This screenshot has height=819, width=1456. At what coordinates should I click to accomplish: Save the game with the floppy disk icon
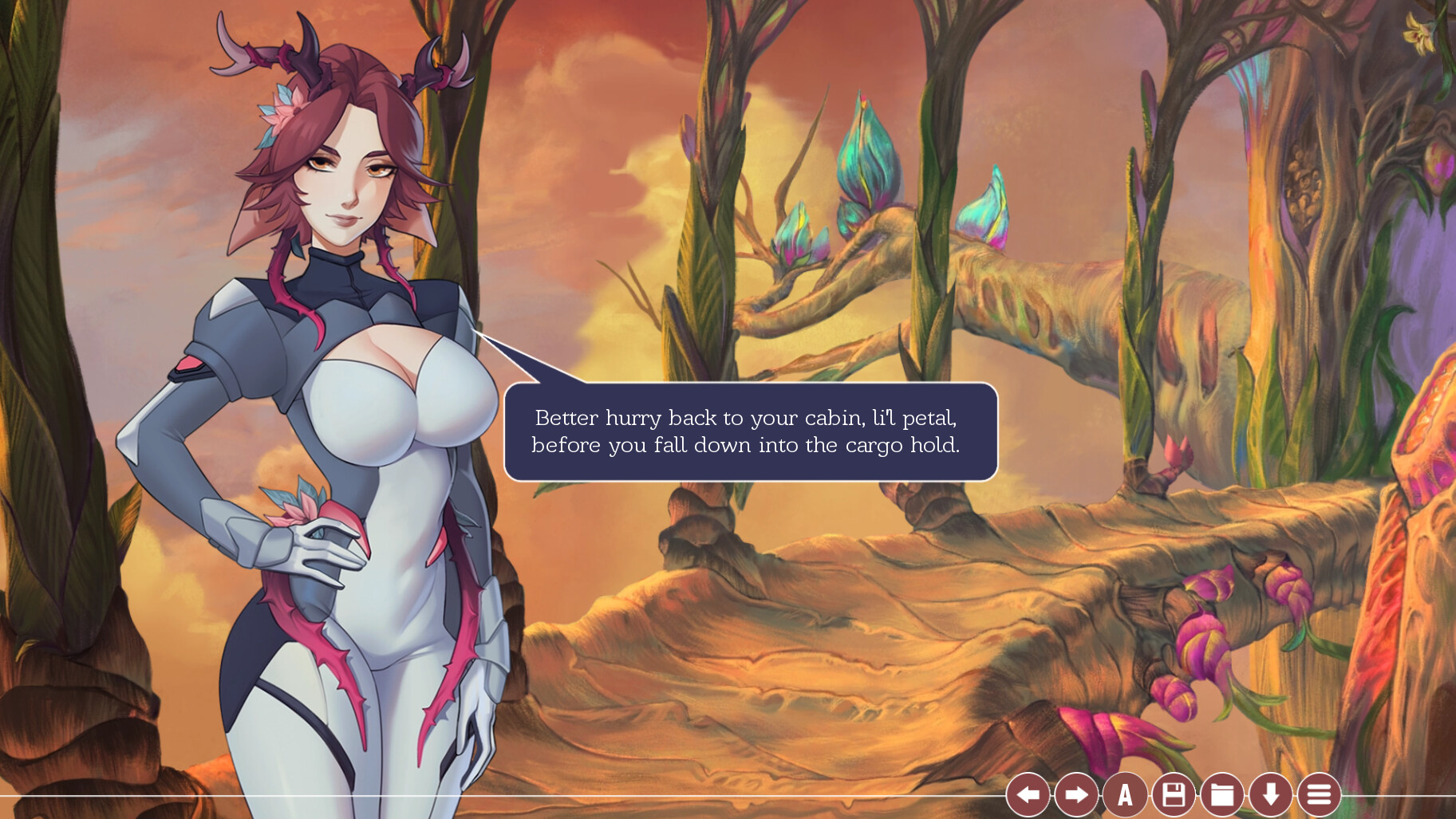pos(1174,794)
